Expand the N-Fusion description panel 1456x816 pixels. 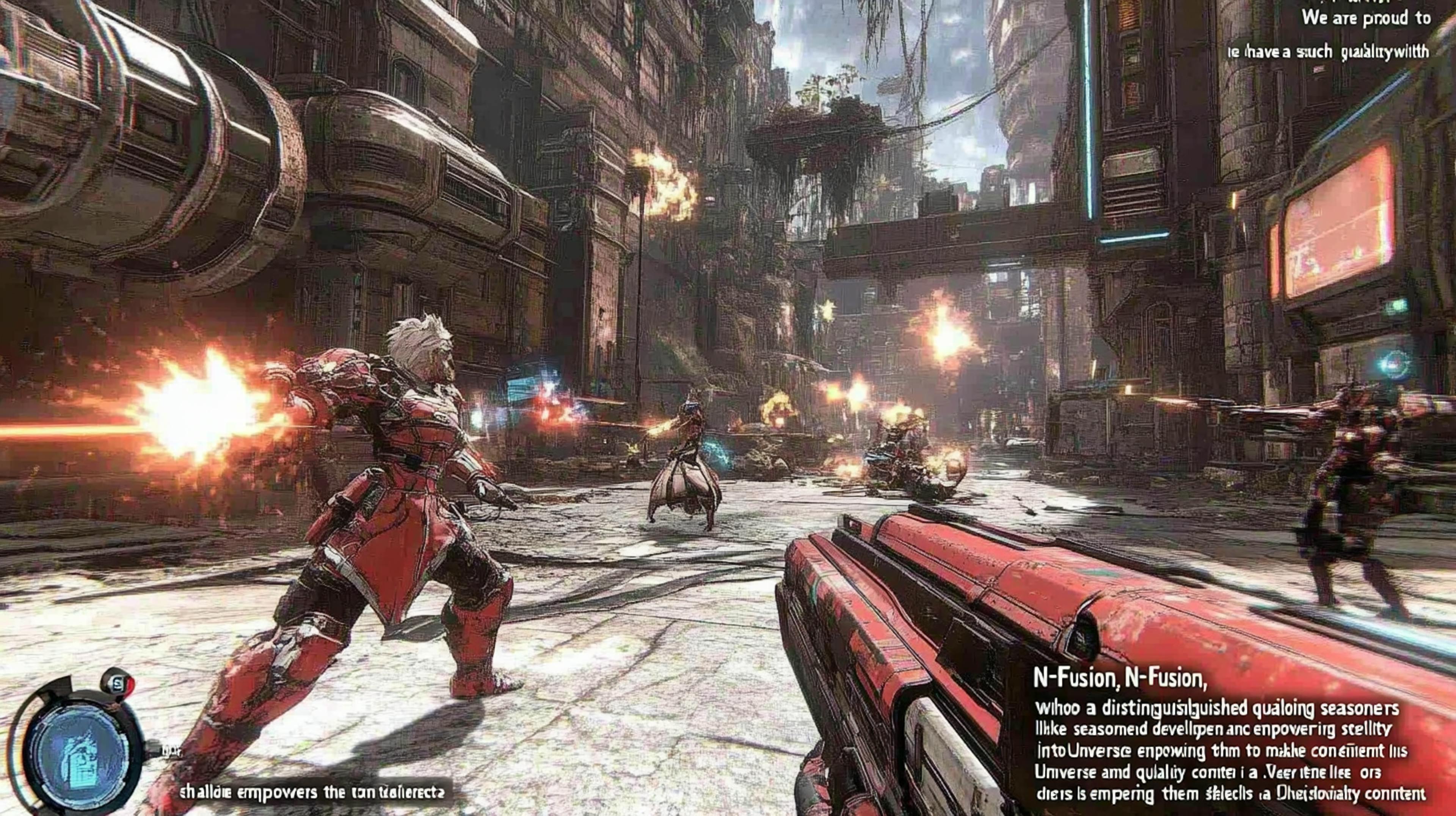(x=1215, y=757)
